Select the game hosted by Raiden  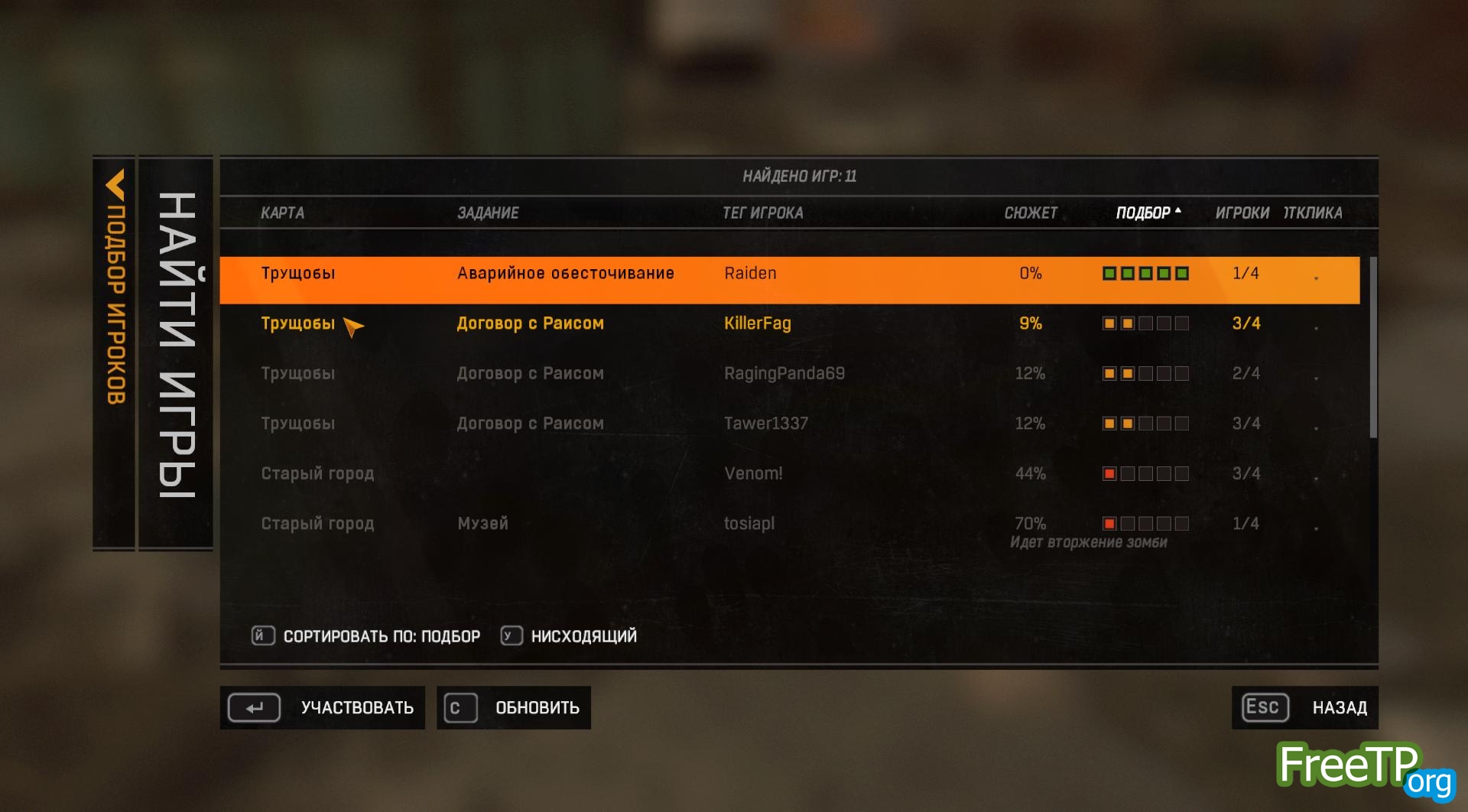tap(749, 274)
